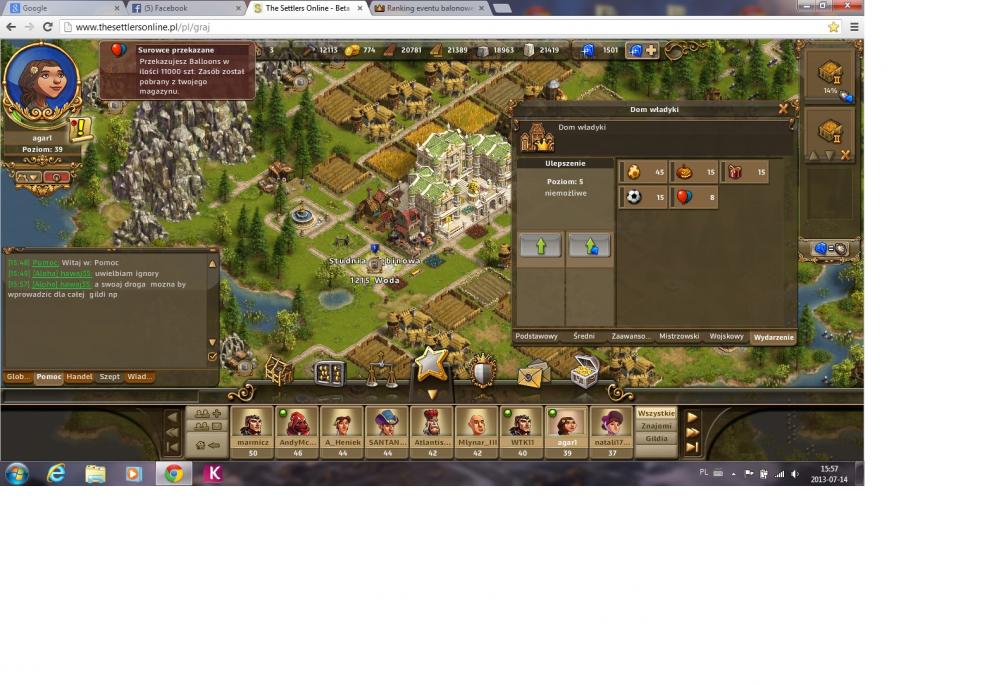Screen dimensions: 982x686
Task: Buy more gems with the plus button
Action: pos(651,50)
